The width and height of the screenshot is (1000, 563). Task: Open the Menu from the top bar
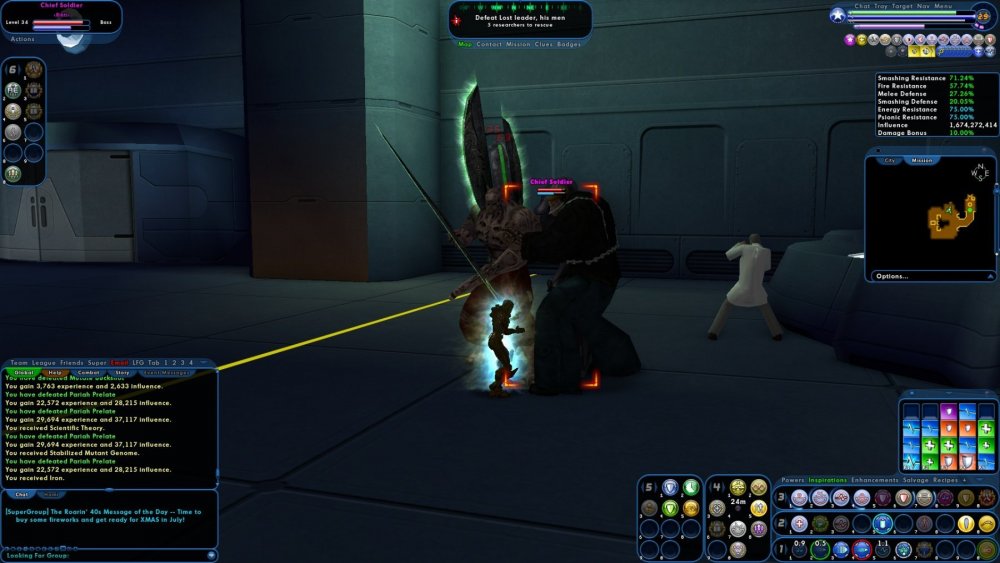944,6
